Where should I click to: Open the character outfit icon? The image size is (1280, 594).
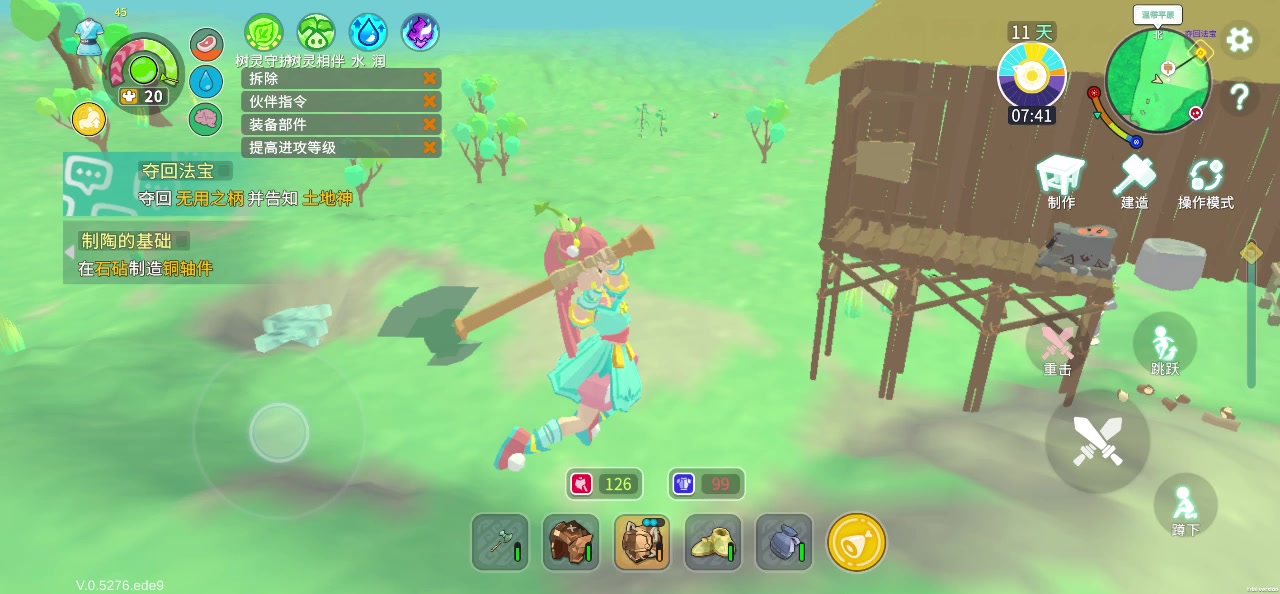click(x=91, y=38)
